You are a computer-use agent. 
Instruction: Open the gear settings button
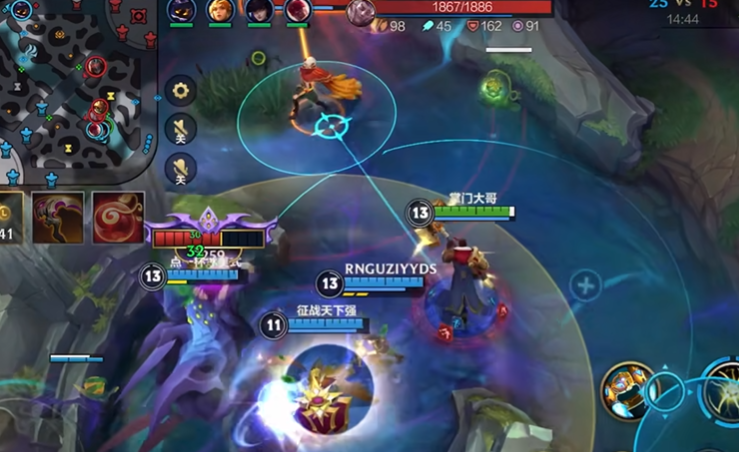click(x=181, y=91)
